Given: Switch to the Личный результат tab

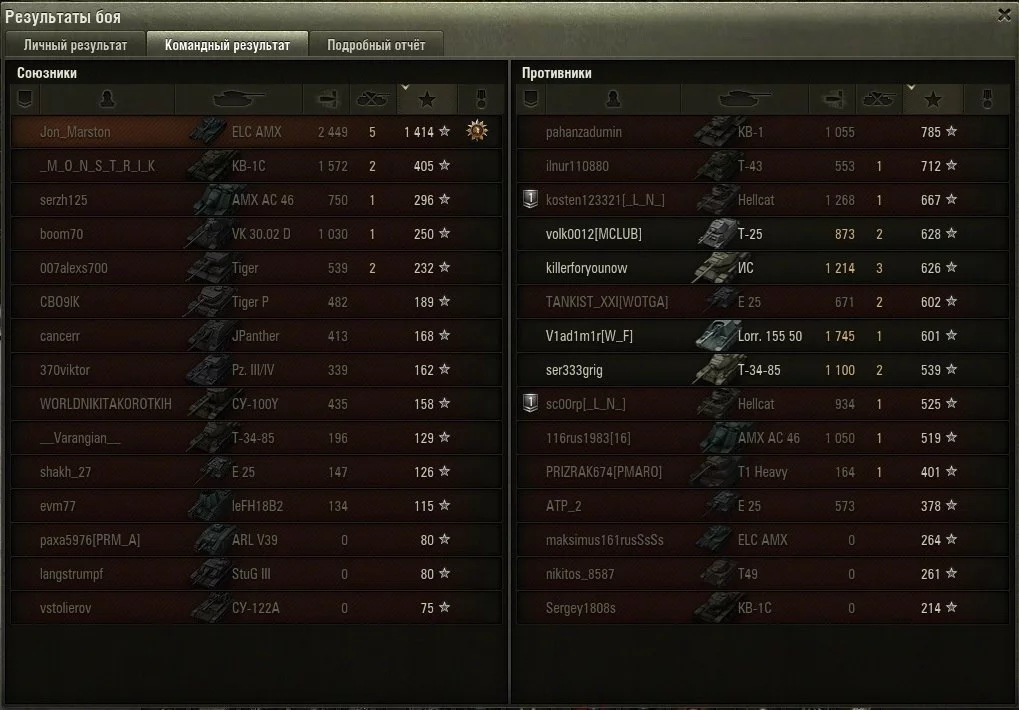Looking at the screenshot, I should pos(75,45).
